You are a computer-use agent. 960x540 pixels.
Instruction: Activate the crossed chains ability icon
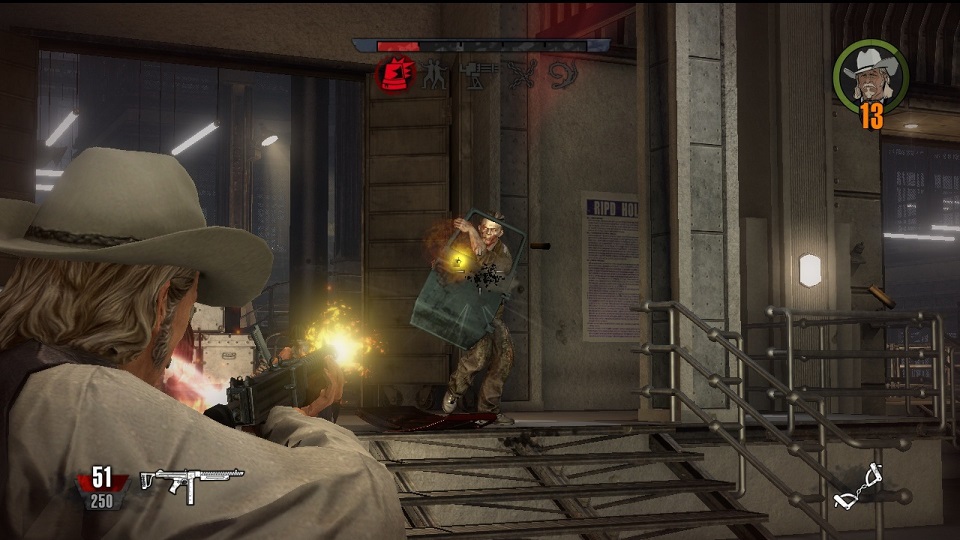click(520, 74)
